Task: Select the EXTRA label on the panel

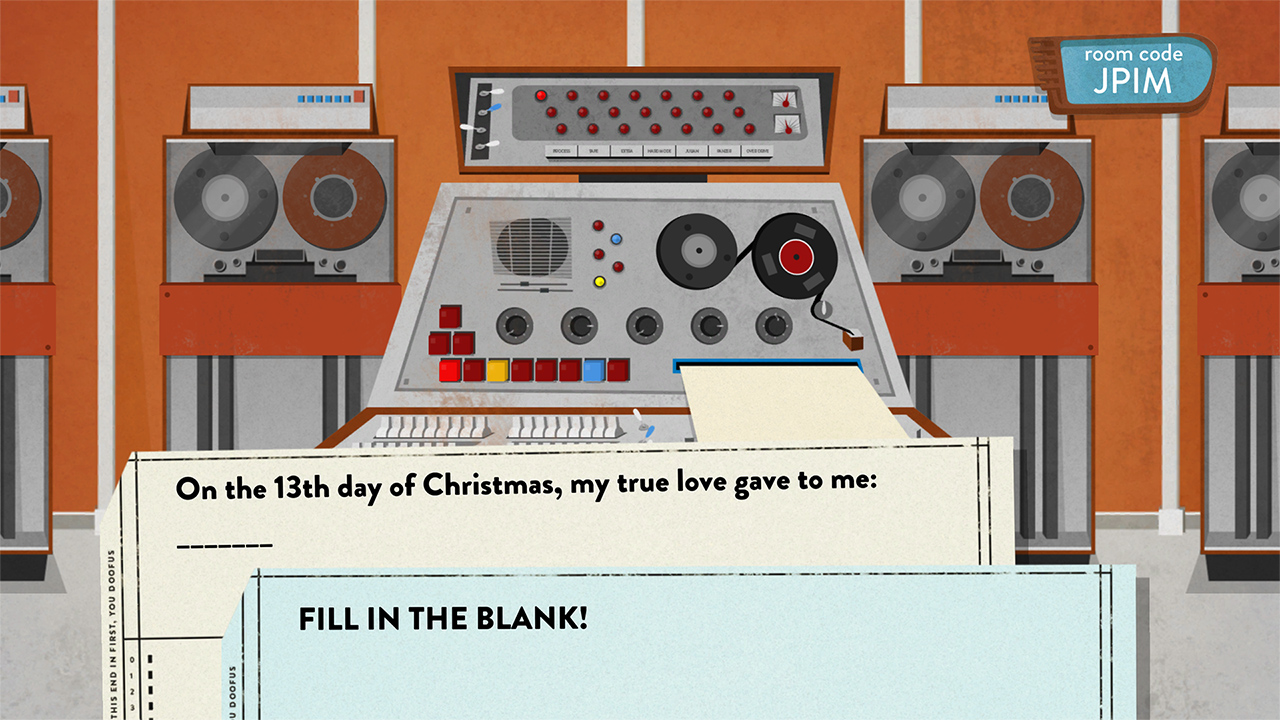Action: point(625,151)
